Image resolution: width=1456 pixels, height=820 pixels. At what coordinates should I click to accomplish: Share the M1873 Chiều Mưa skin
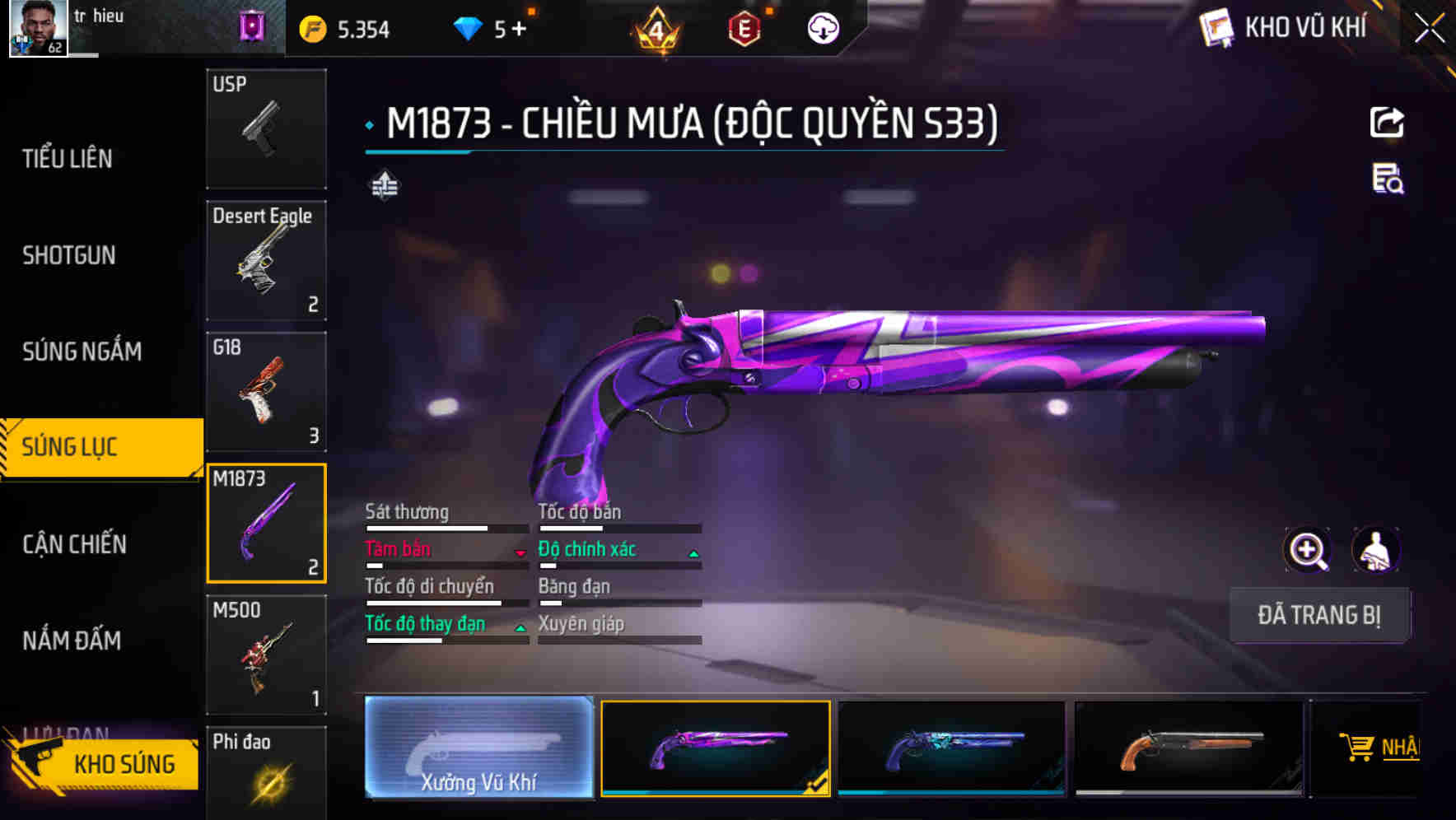point(1388,122)
